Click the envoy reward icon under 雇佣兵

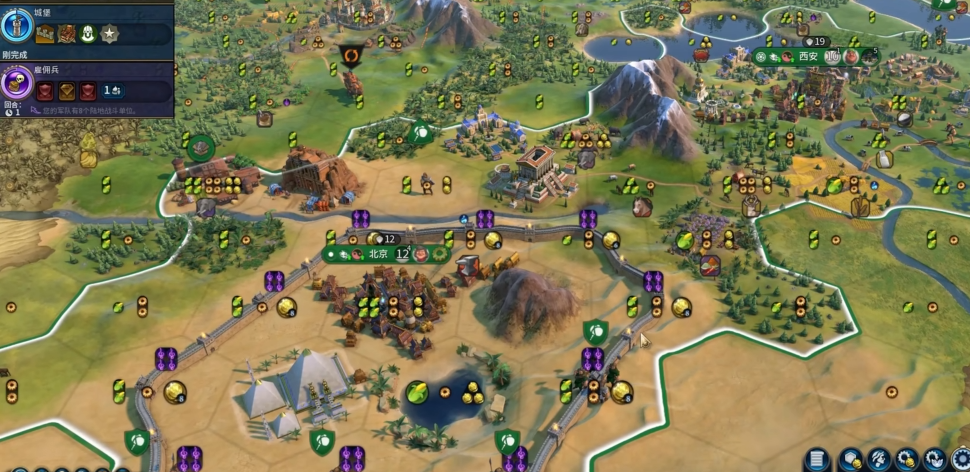pyautogui.click(x=113, y=91)
